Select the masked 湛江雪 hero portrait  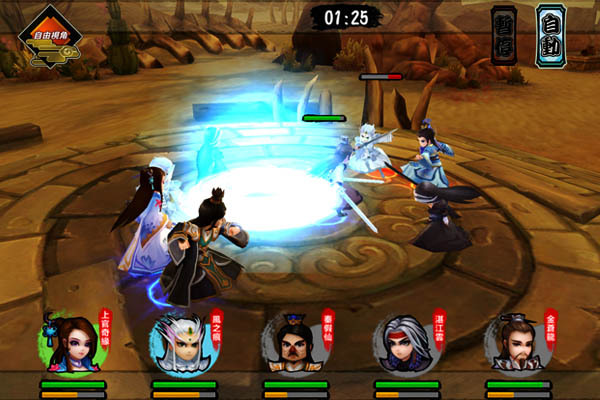tap(404, 345)
